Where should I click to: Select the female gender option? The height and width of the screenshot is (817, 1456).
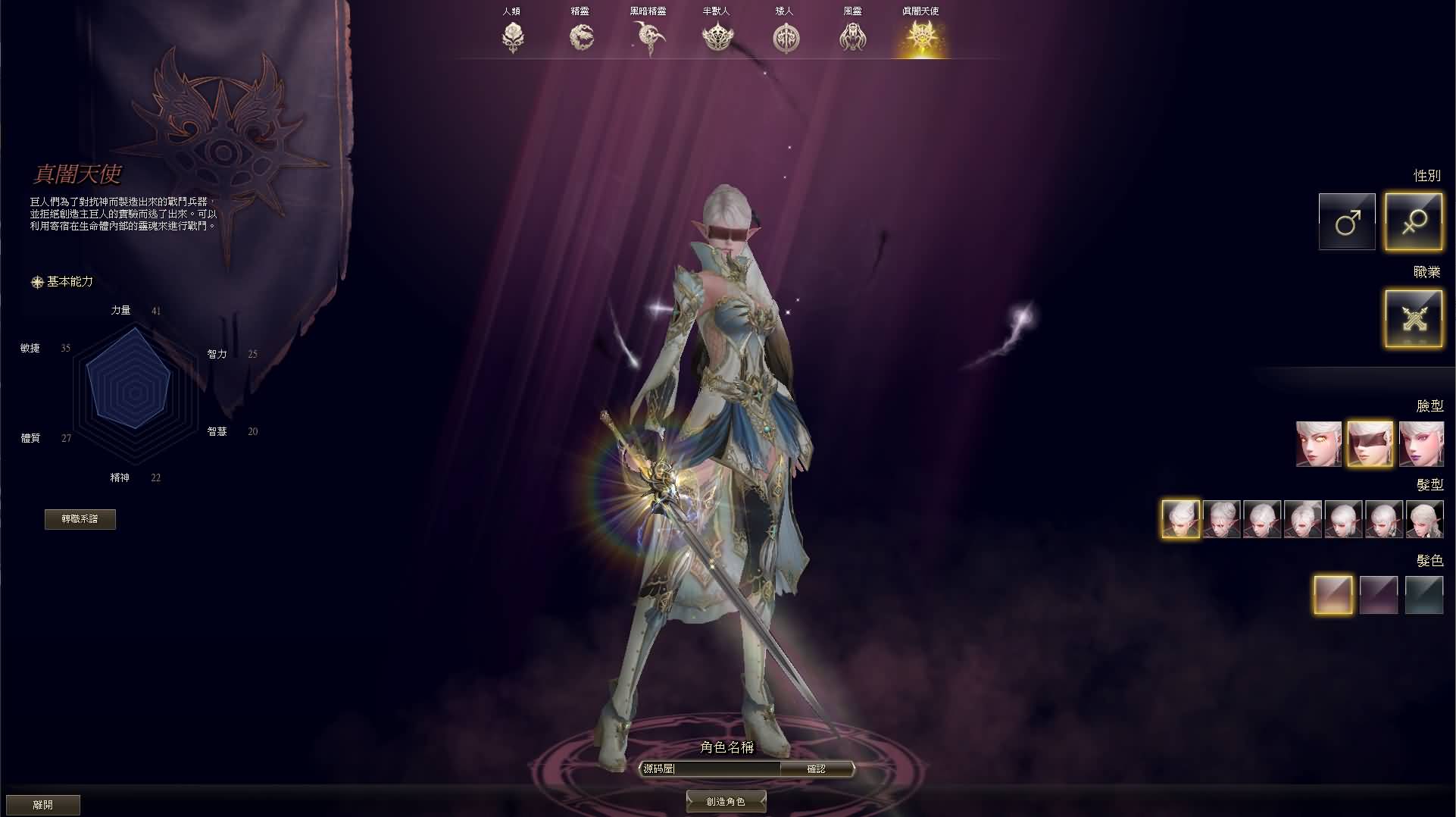pyautogui.click(x=1414, y=221)
